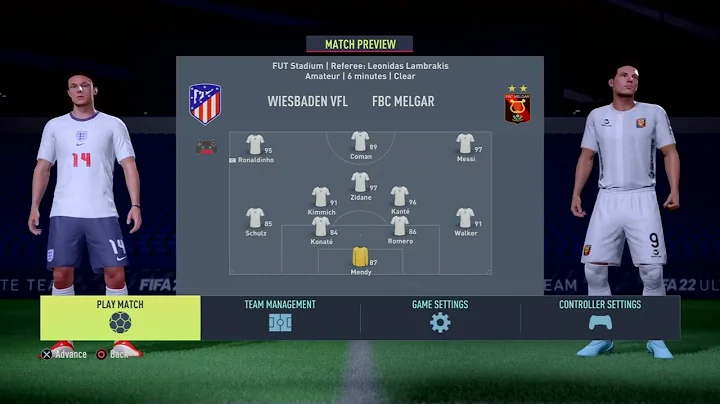Choose Konaté in the defense
Screen dimensions: 720x404
point(320,226)
